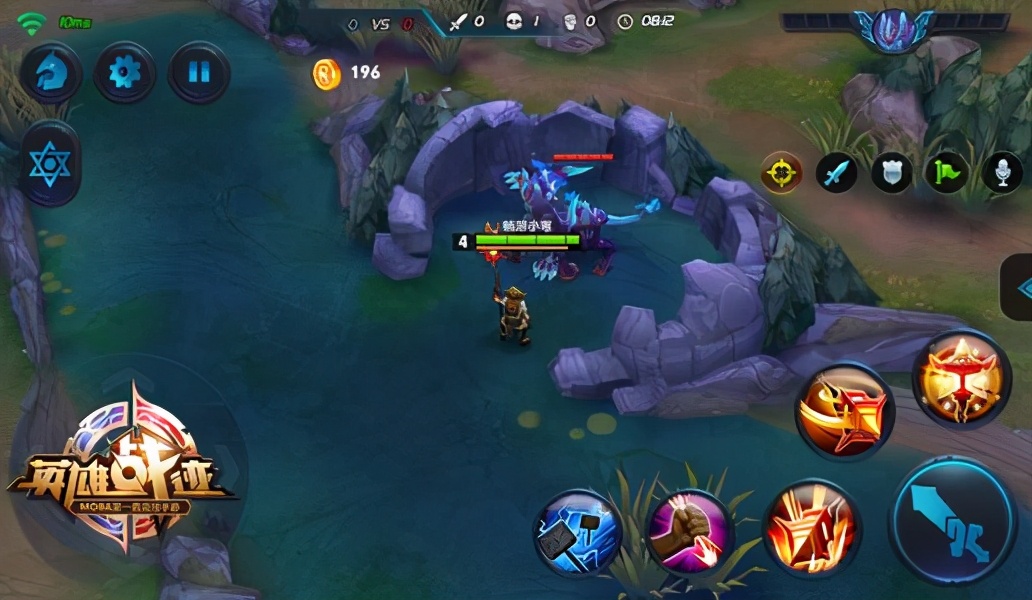Image resolution: width=1032 pixels, height=600 pixels.
Task: Activate the golden winged emblem ability
Action: pyautogui.click(x=962, y=380)
